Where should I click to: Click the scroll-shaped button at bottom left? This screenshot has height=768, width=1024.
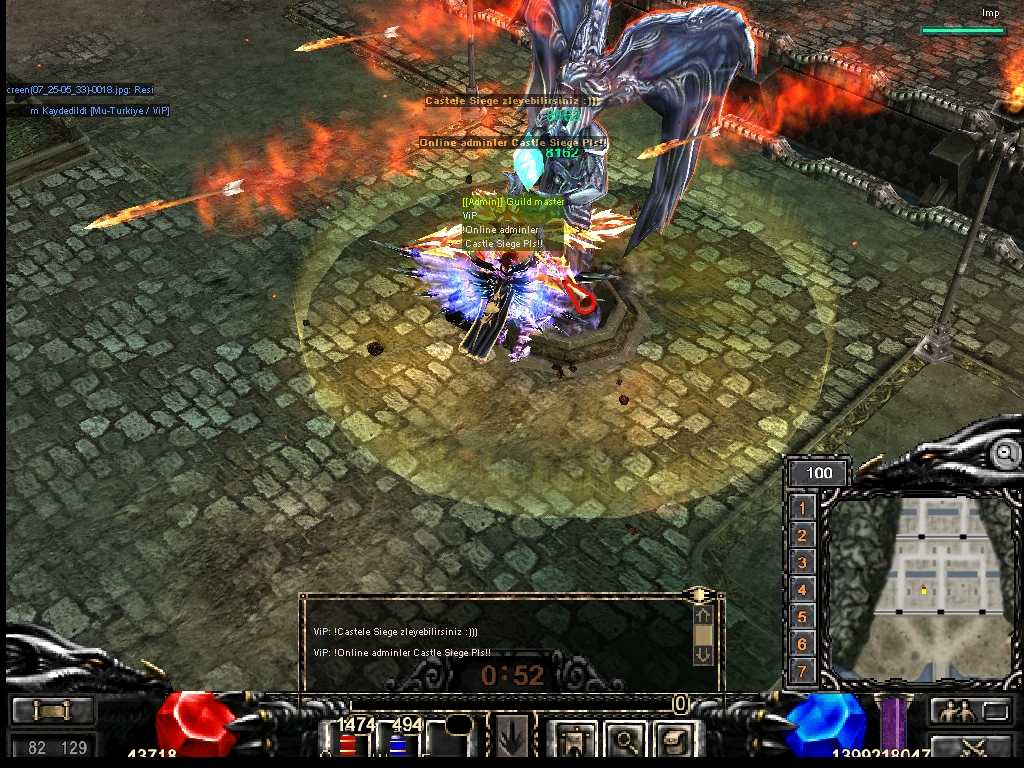pyautogui.click(x=52, y=711)
